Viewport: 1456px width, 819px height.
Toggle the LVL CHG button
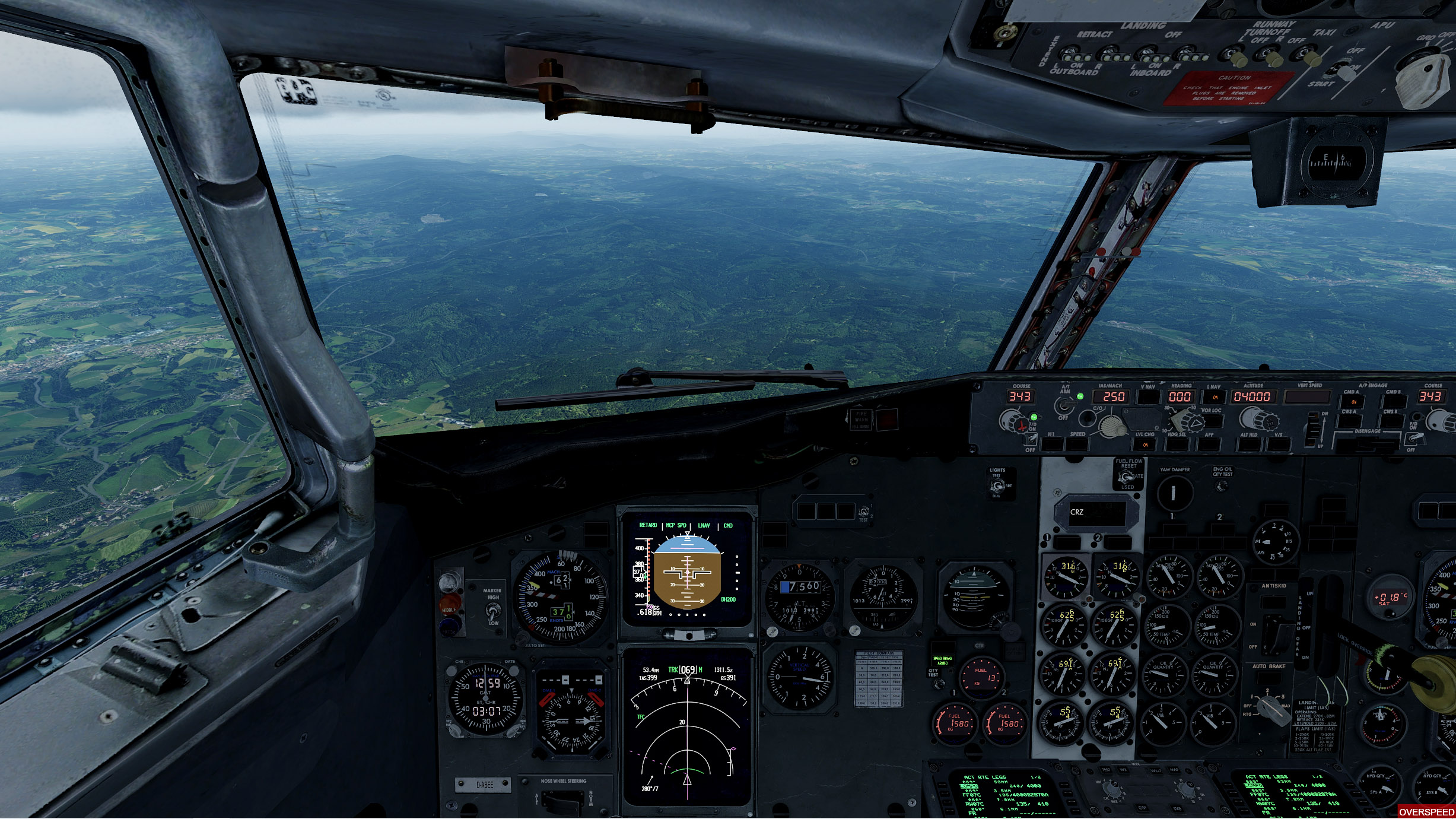point(1145,444)
